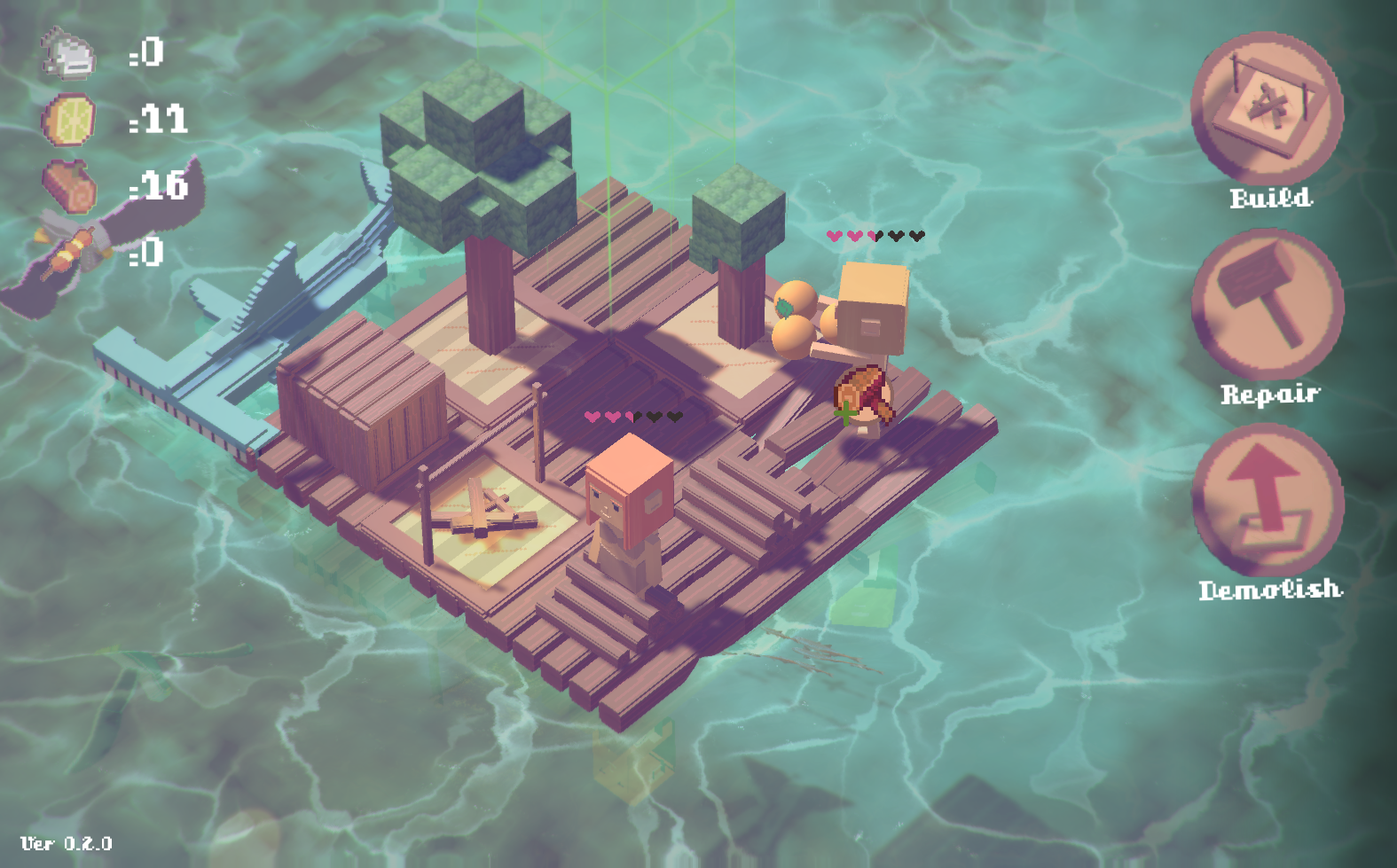Select the Demolish tool
1397x868 pixels.
pos(1267,500)
